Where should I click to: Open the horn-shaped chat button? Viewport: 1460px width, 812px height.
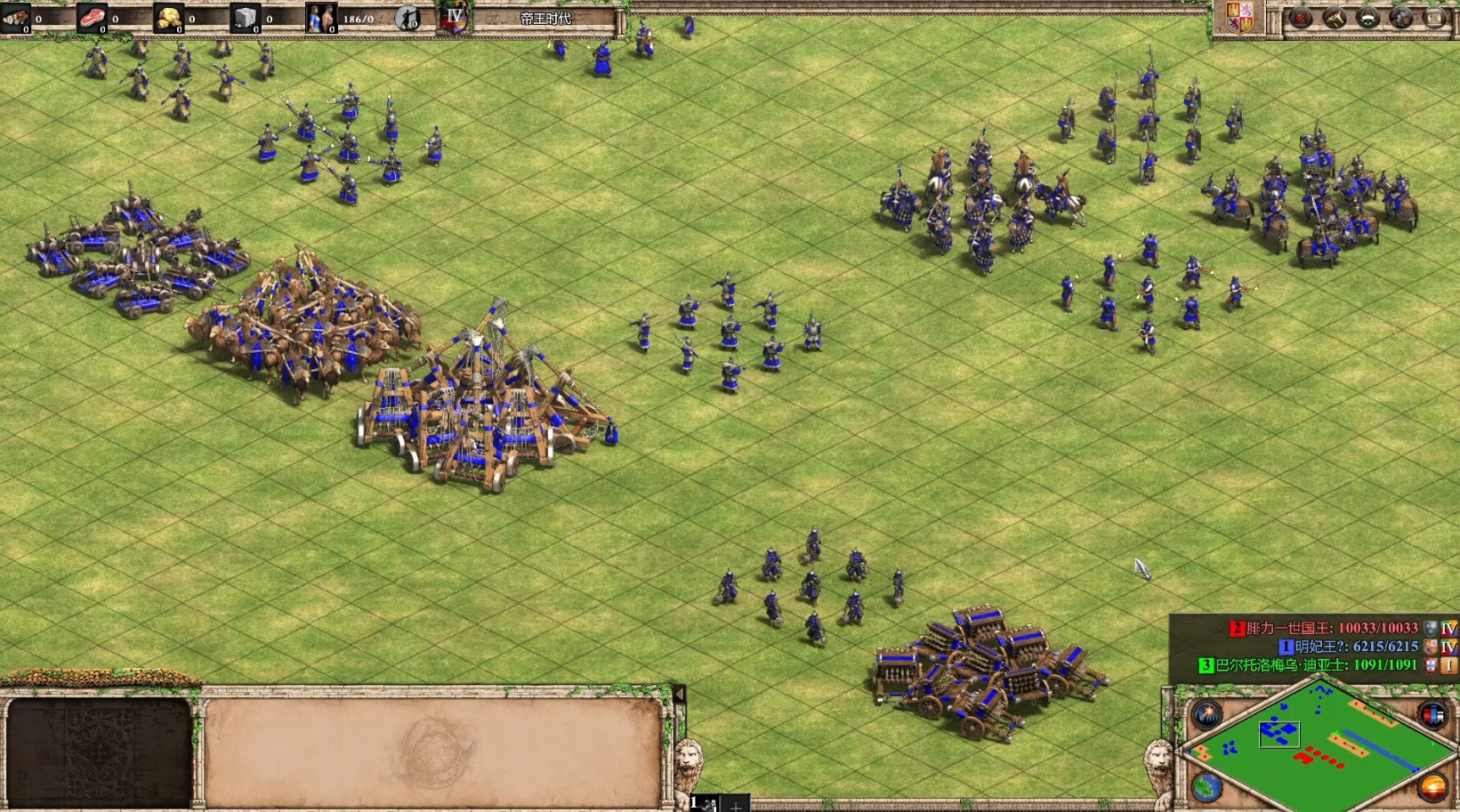1334,18
